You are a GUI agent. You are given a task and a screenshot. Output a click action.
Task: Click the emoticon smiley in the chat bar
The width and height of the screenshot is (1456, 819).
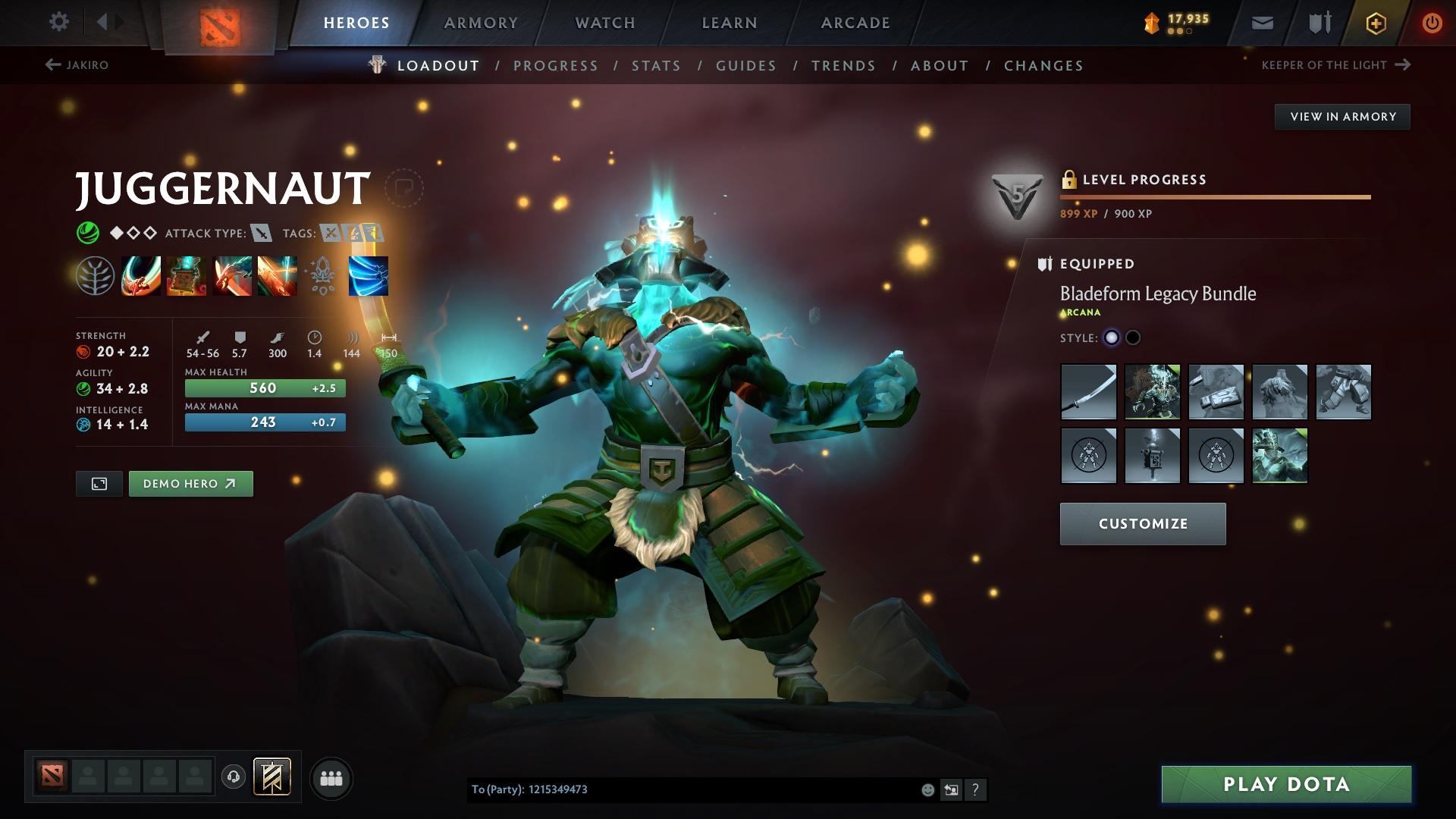(927, 789)
